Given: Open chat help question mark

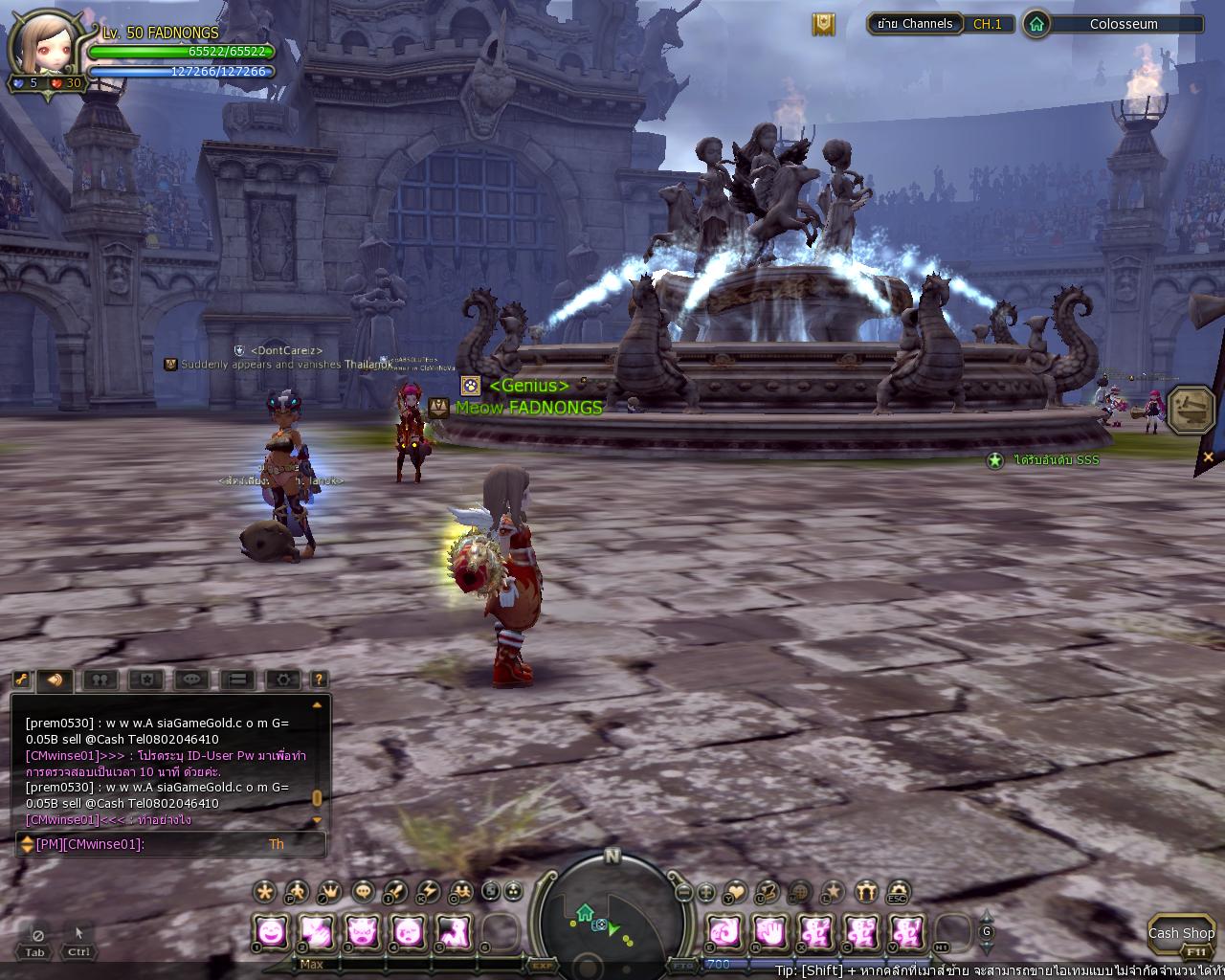Looking at the screenshot, I should tap(319, 679).
